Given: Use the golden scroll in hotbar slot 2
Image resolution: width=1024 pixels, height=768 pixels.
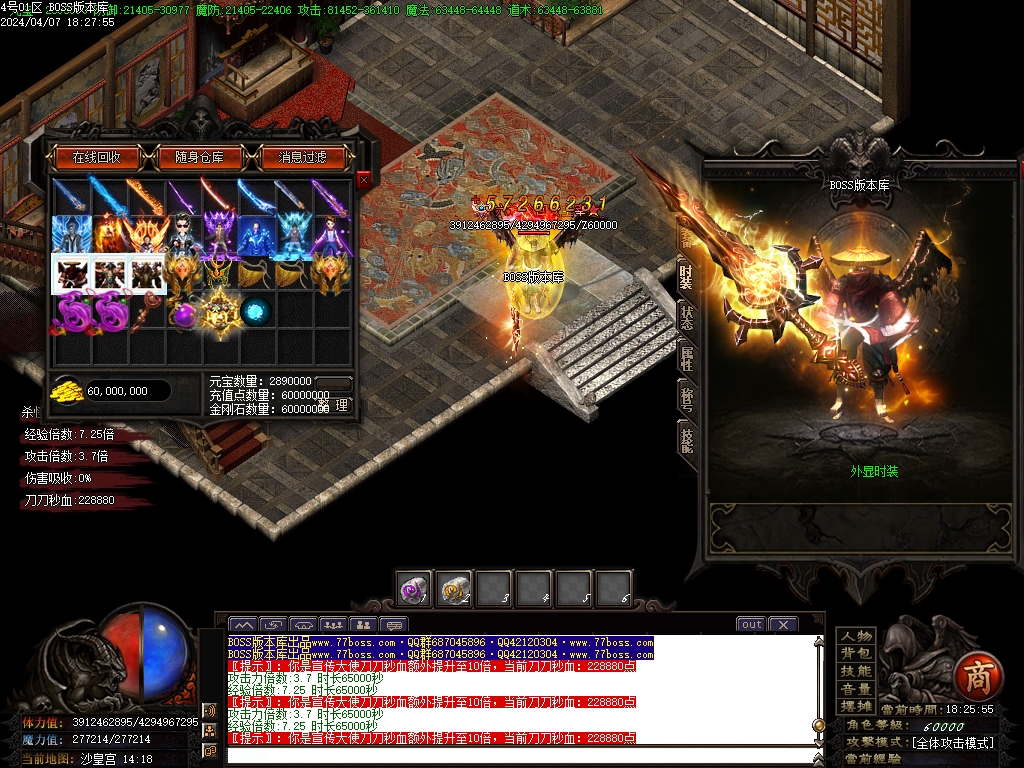Looking at the screenshot, I should [x=455, y=589].
